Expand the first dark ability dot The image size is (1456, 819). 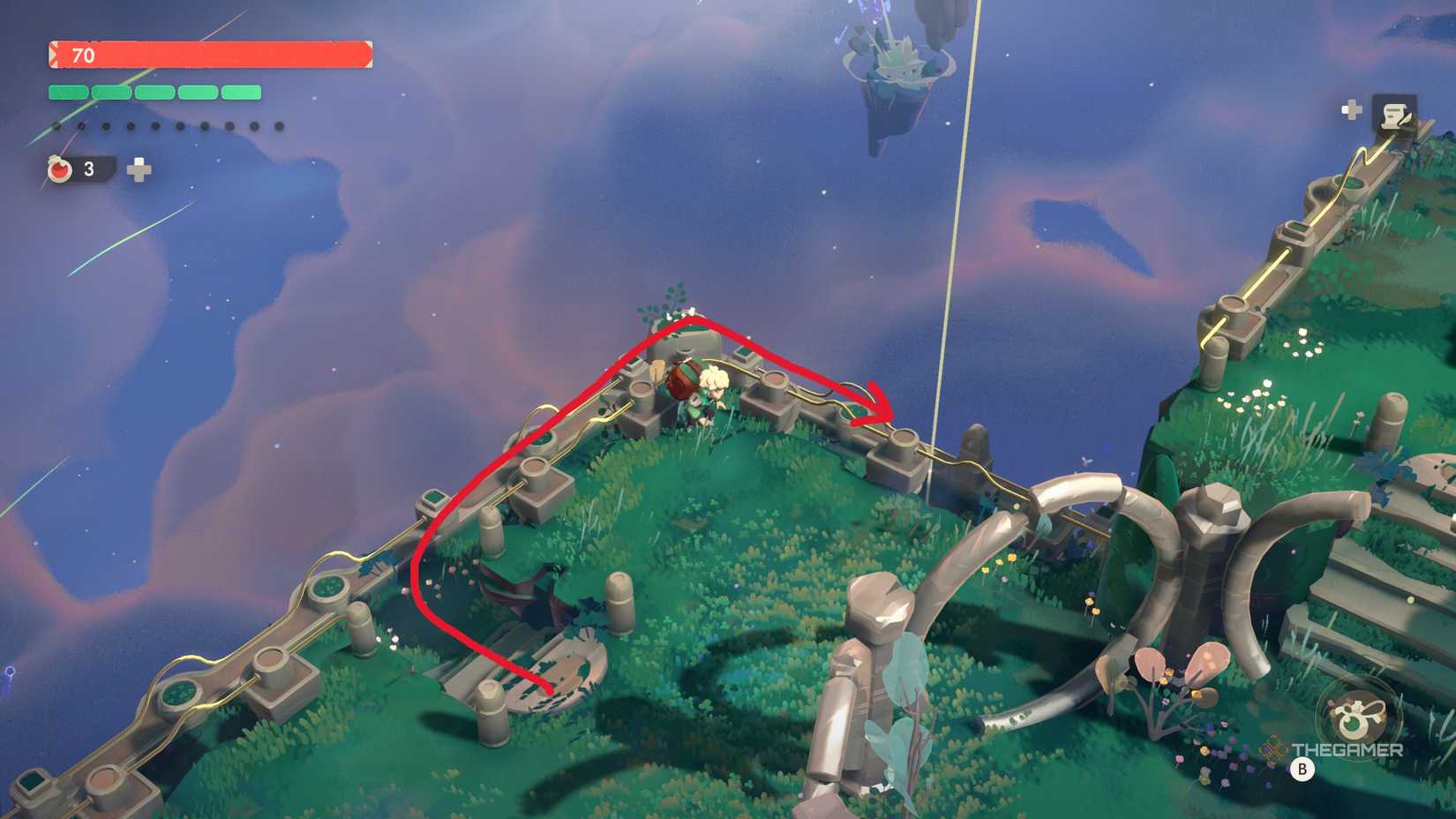pyautogui.click(x=56, y=126)
